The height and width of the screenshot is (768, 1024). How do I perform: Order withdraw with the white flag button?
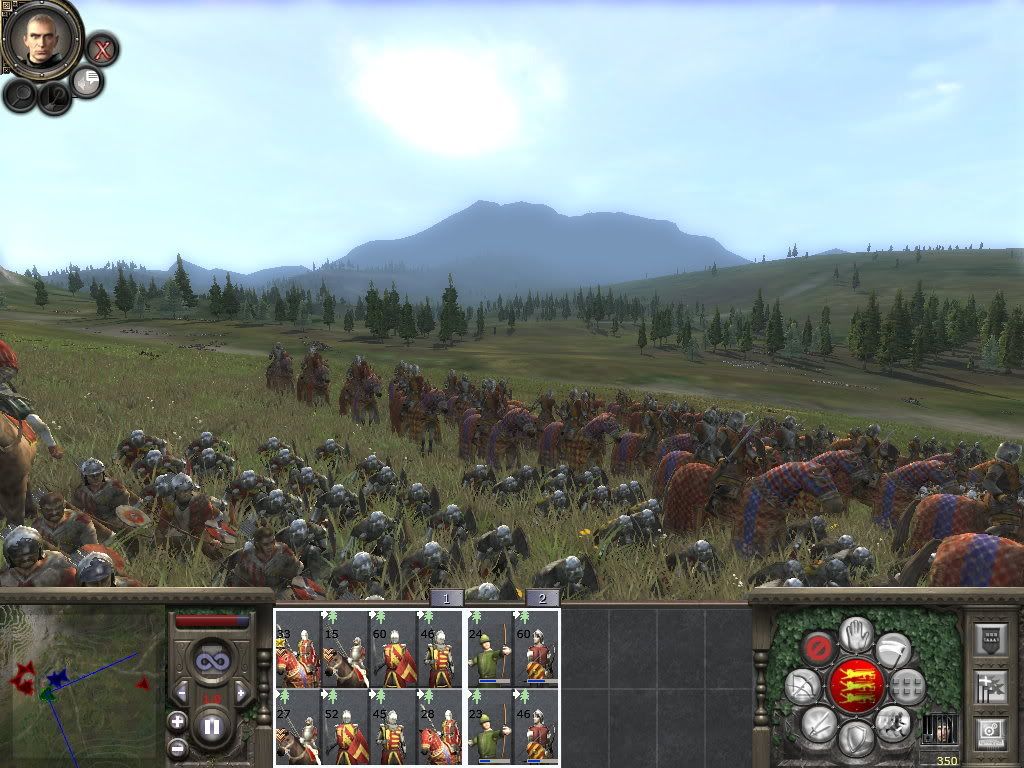pos(893,649)
